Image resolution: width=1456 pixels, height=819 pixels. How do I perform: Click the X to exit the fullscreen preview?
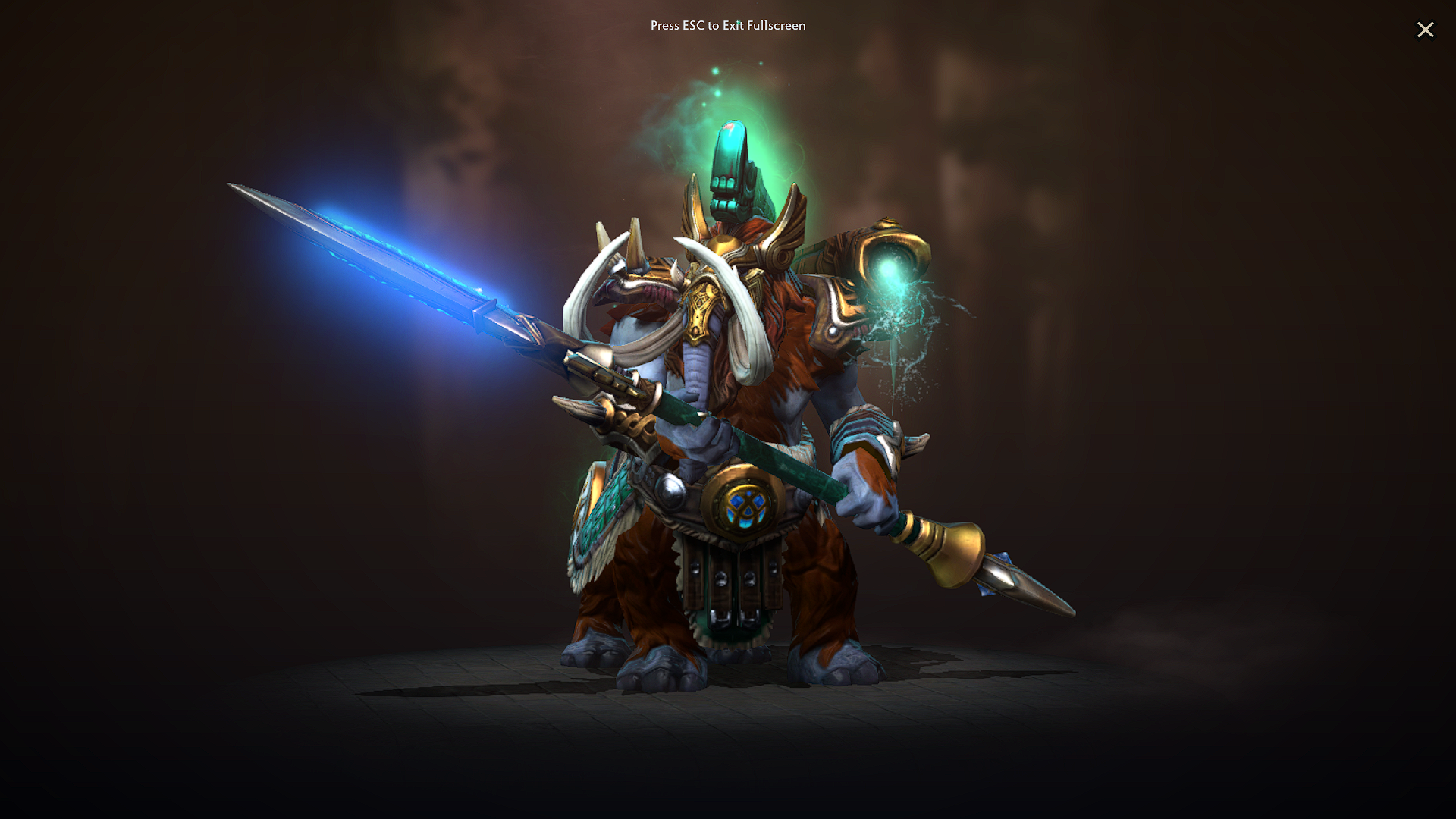point(1426,30)
